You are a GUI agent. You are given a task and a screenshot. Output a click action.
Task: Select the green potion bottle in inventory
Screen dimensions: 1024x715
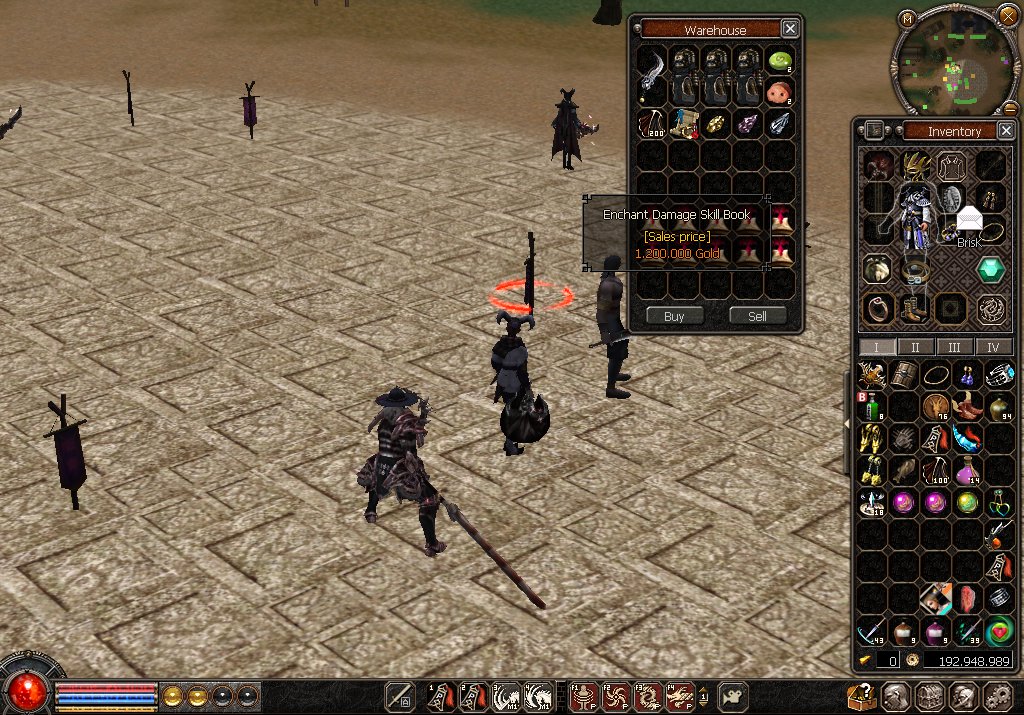pyautogui.click(x=873, y=408)
